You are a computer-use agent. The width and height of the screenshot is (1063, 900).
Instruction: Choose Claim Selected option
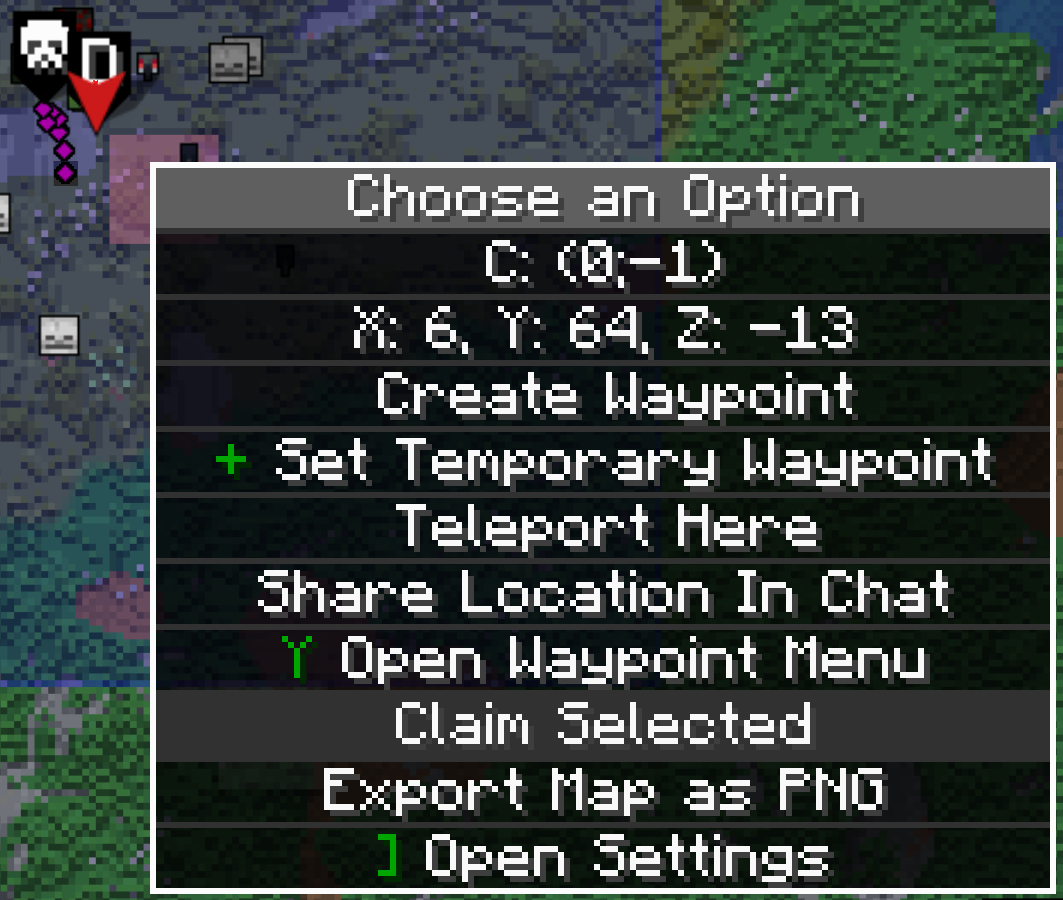(605, 725)
